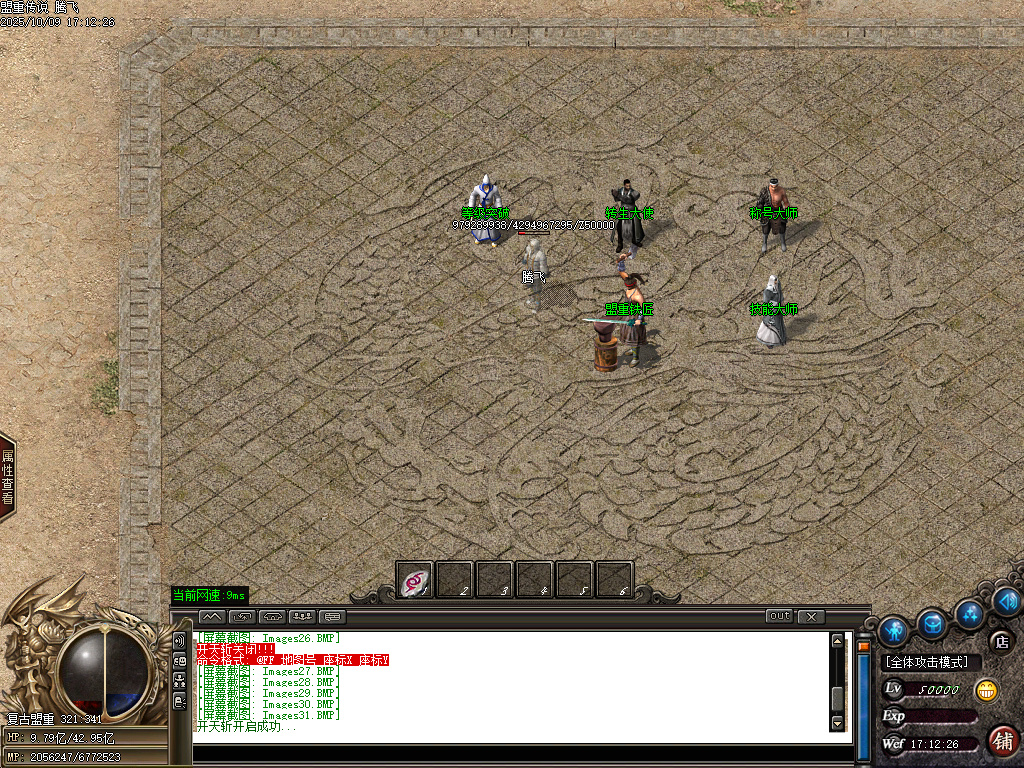1024x768 pixels.
Task: Open the 属性查看 attribute view tab
Action: click(x=7, y=477)
